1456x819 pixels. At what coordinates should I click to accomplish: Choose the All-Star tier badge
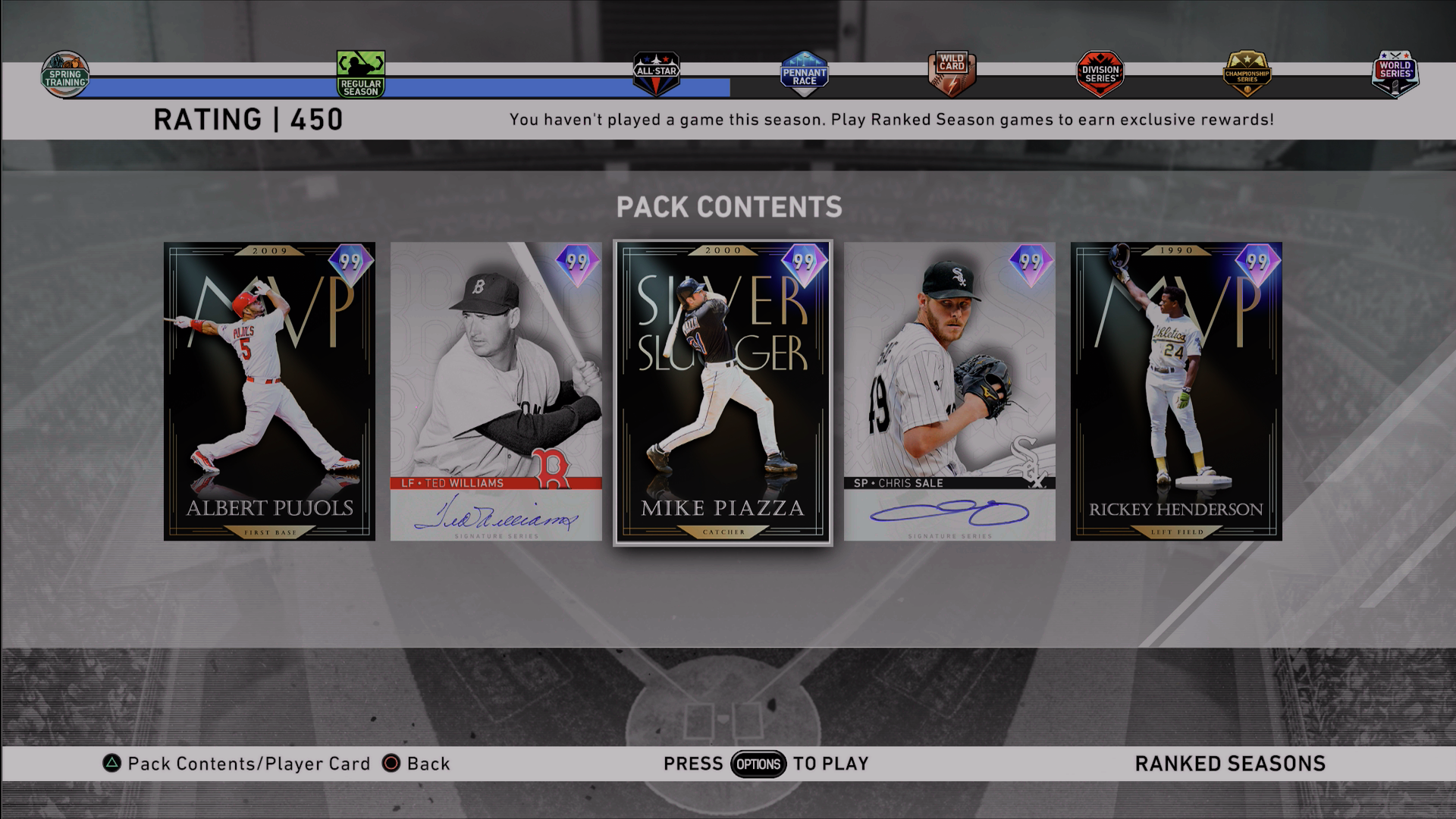click(657, 74)
